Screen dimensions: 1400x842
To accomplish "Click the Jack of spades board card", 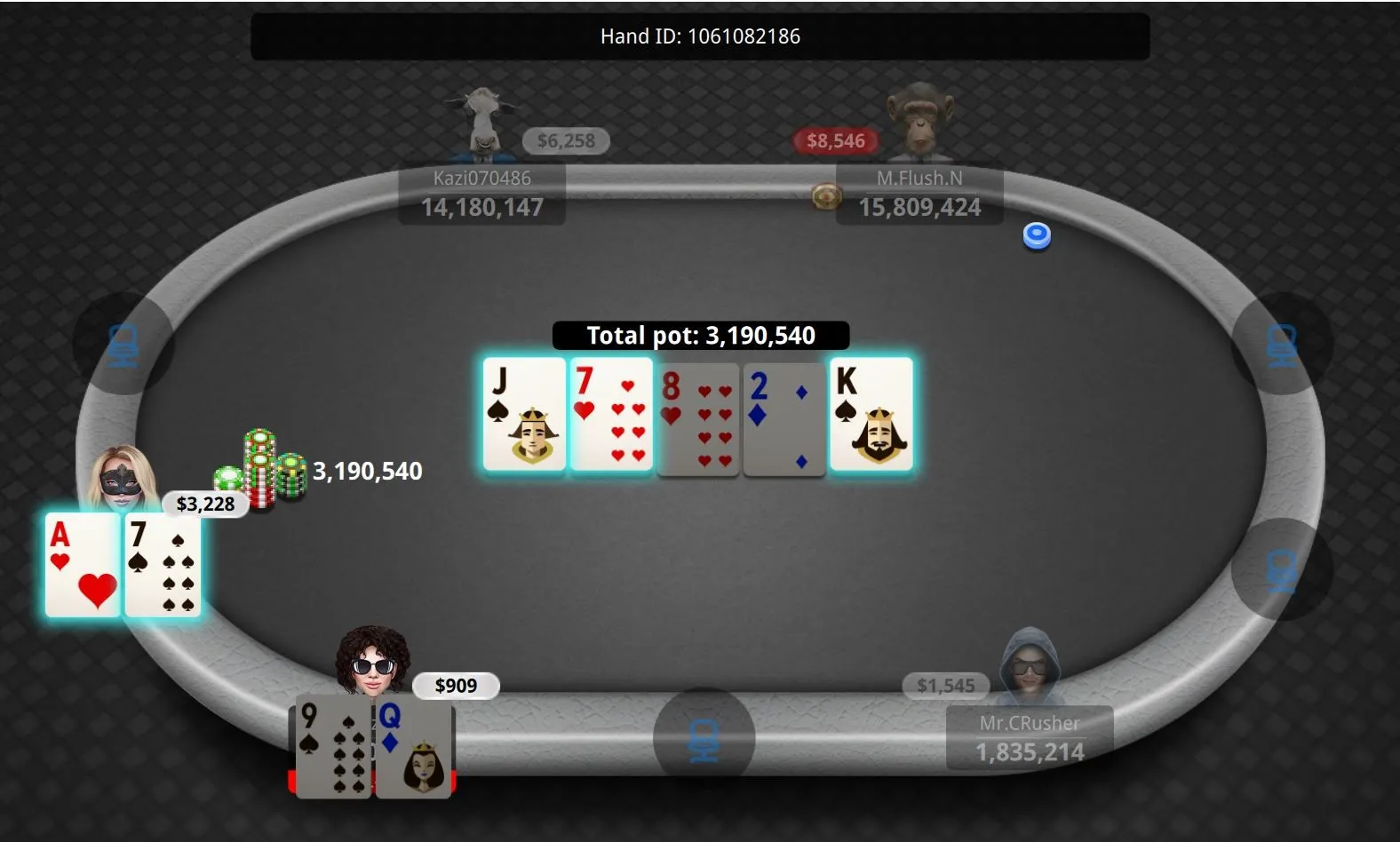I will click(x=524, y=414).
